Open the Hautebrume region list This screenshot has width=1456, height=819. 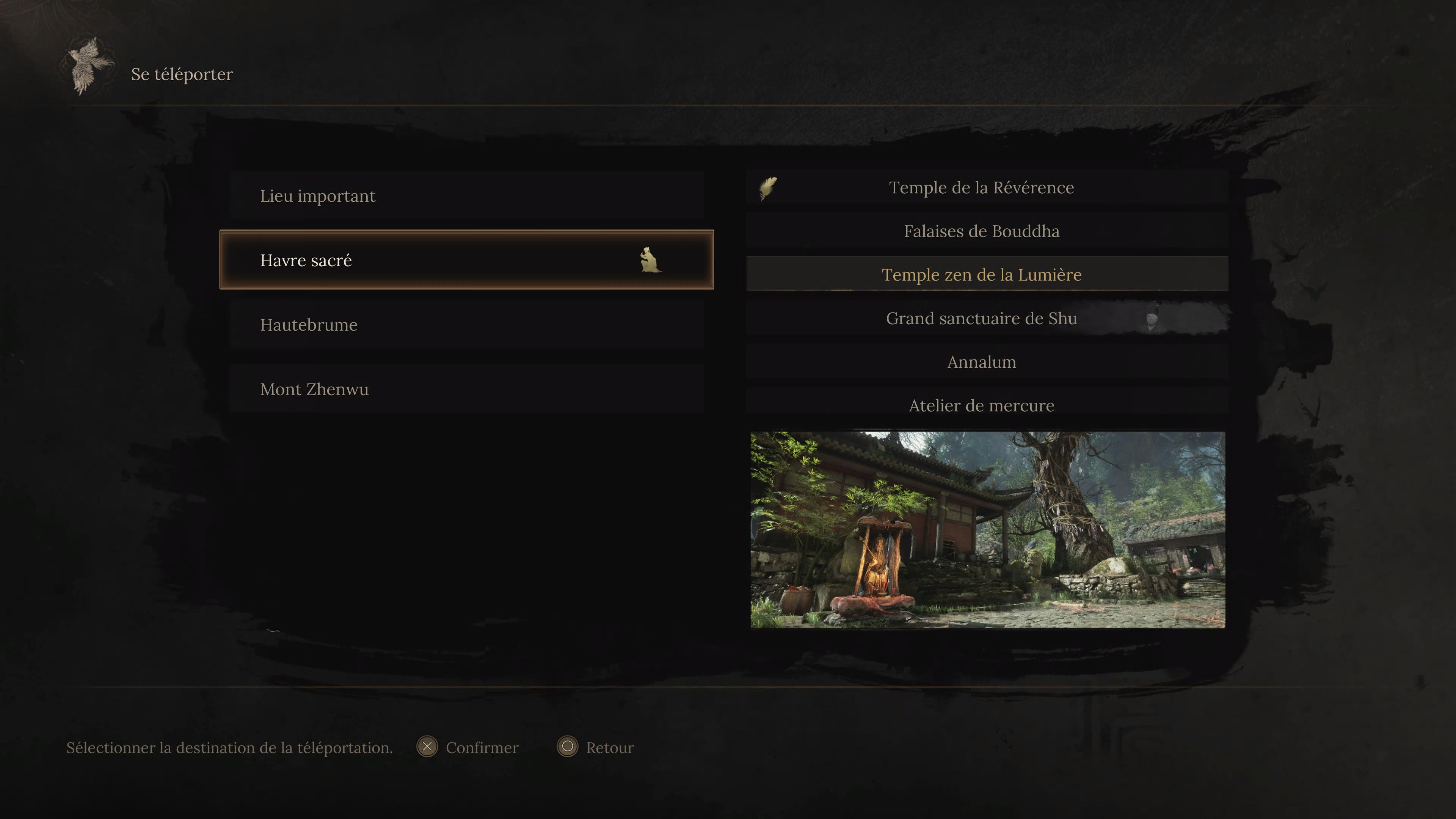pos(466,325)
